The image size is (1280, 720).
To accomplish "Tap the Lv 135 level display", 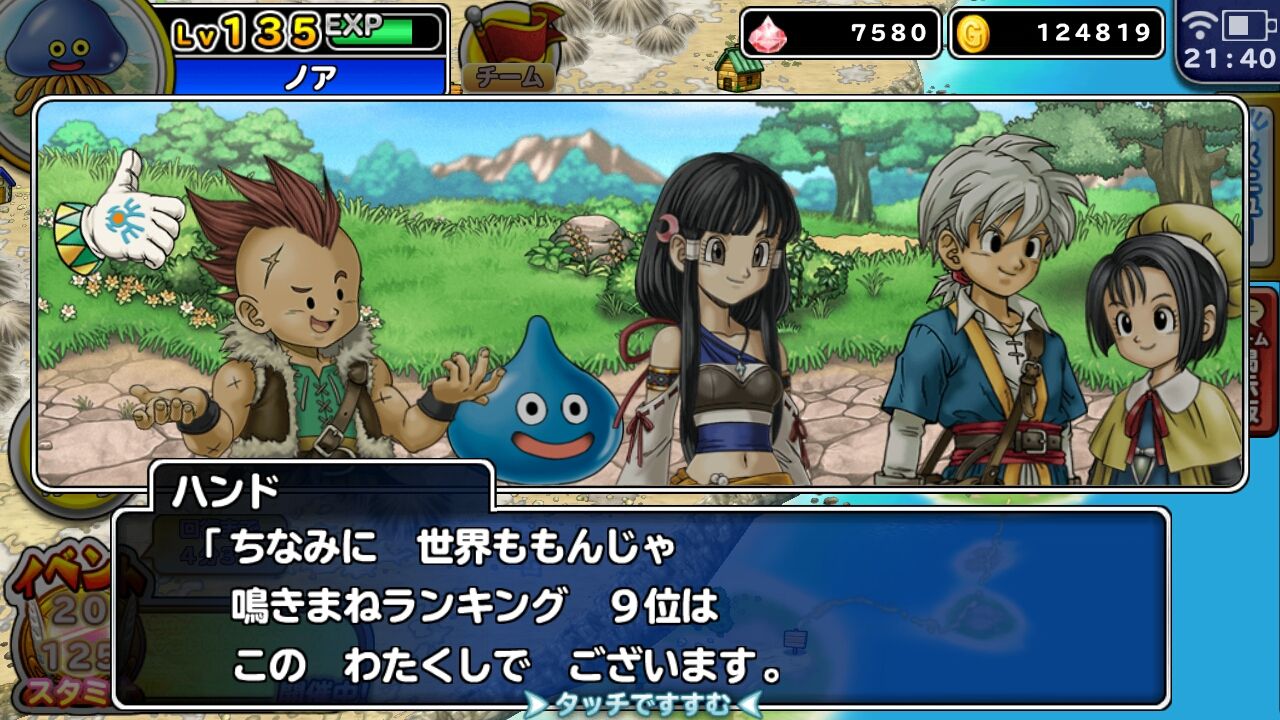I will [240, 30].
